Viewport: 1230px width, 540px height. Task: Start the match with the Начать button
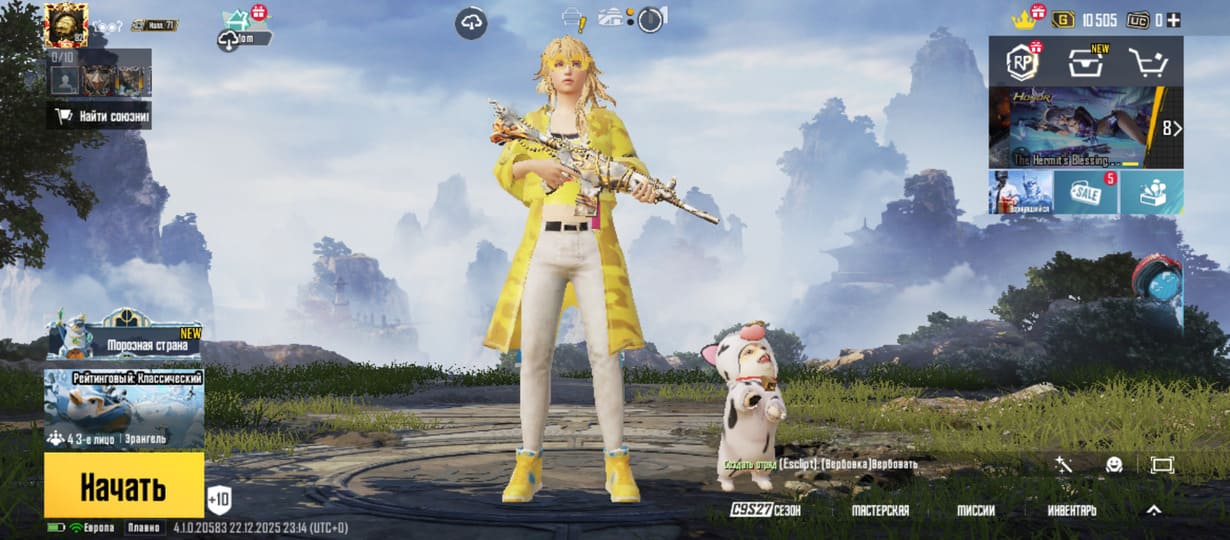click(123, 487)
